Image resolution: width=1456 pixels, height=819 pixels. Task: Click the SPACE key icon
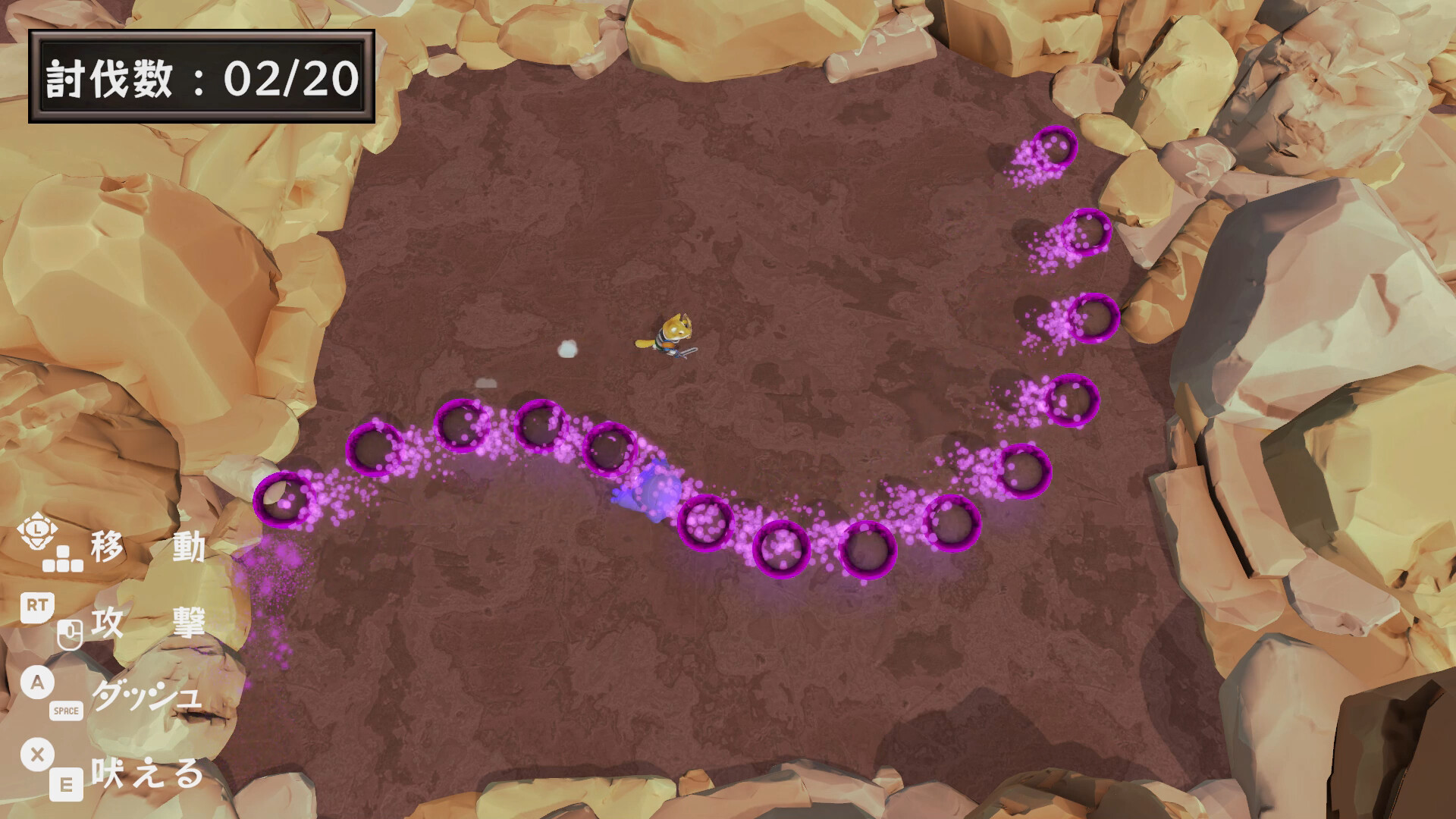[64, 711]
